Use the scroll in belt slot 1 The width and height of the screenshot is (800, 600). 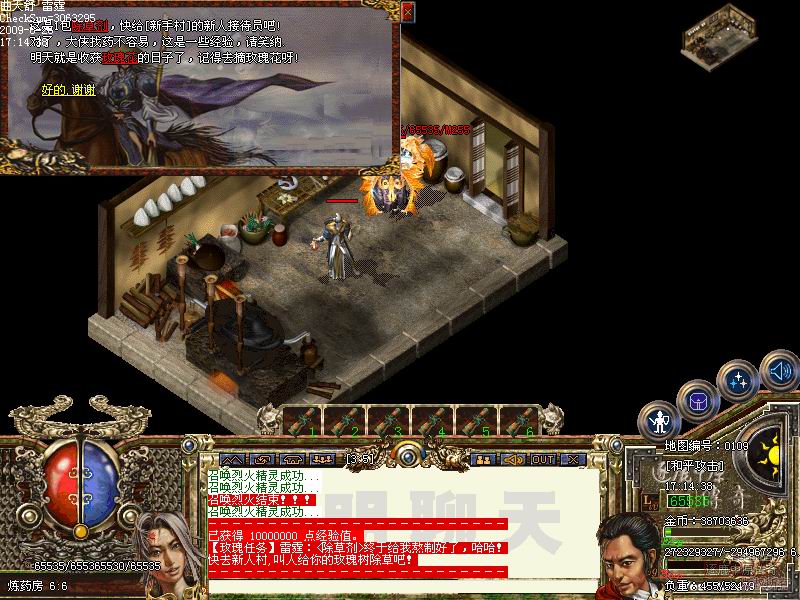tap(302, 421)
